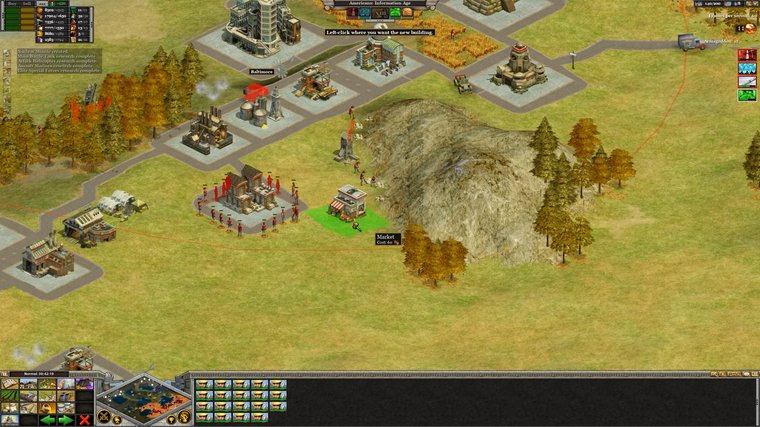The height and width of the screenshot is (427, 760).
Task: Click the bright green icon on the right edge
Action: (x=746, y=95)
